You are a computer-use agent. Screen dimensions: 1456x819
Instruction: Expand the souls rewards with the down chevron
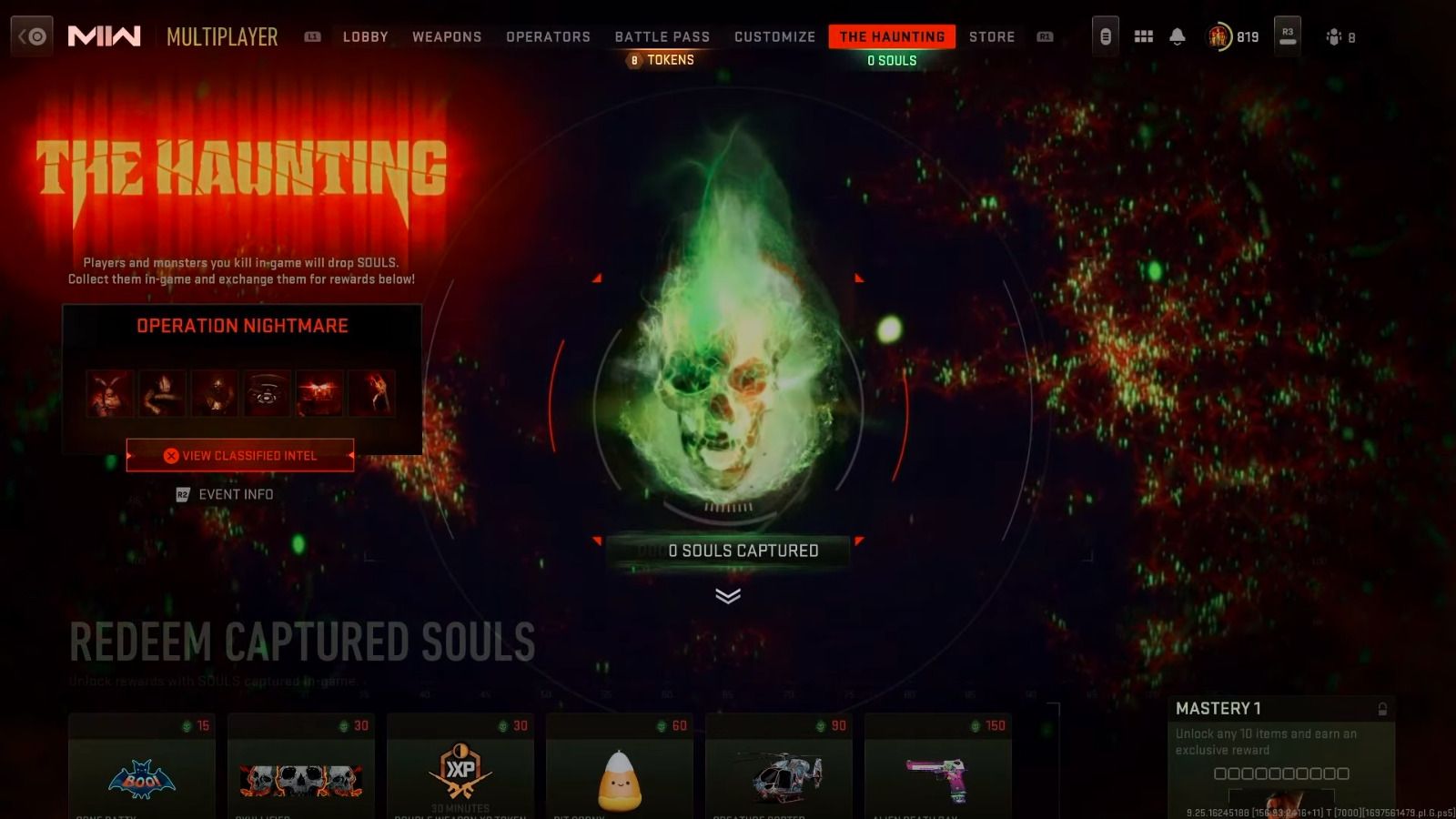[726, 596]
